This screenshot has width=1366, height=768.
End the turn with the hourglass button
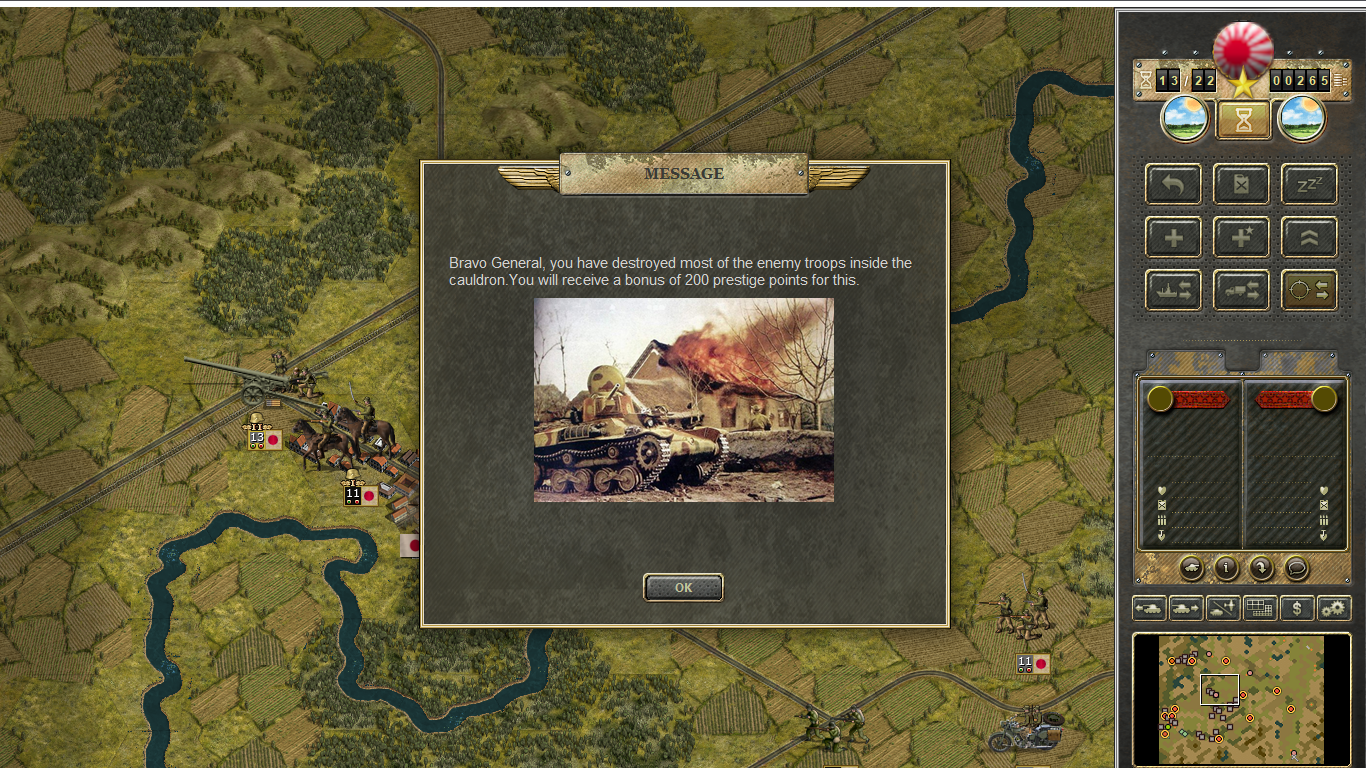click(1243, 120)
